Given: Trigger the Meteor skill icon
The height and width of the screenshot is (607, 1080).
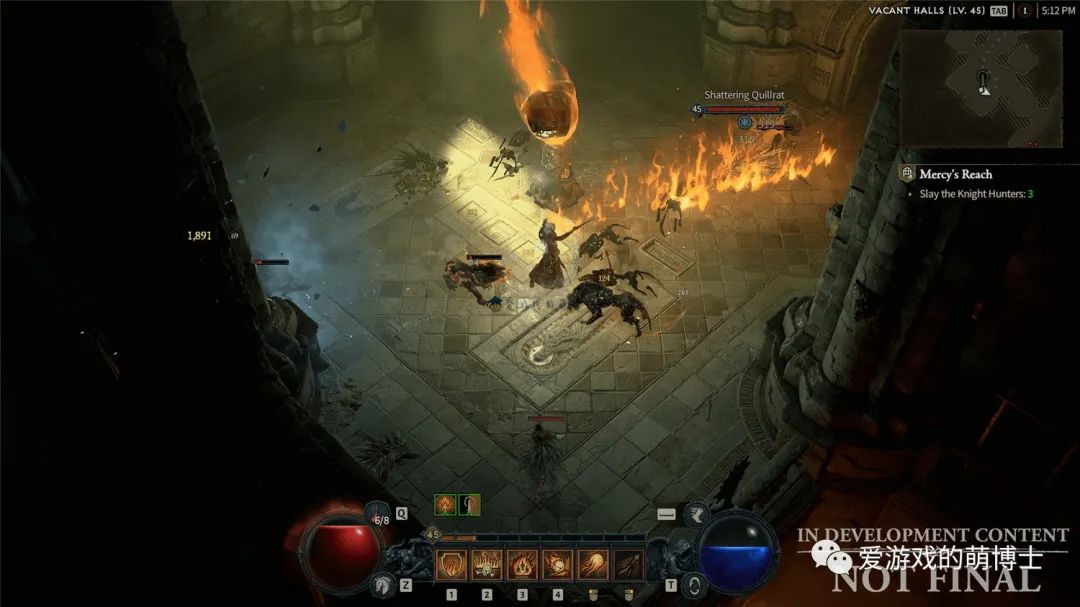Looking at the screenshot, I should [x=557, y=565].
